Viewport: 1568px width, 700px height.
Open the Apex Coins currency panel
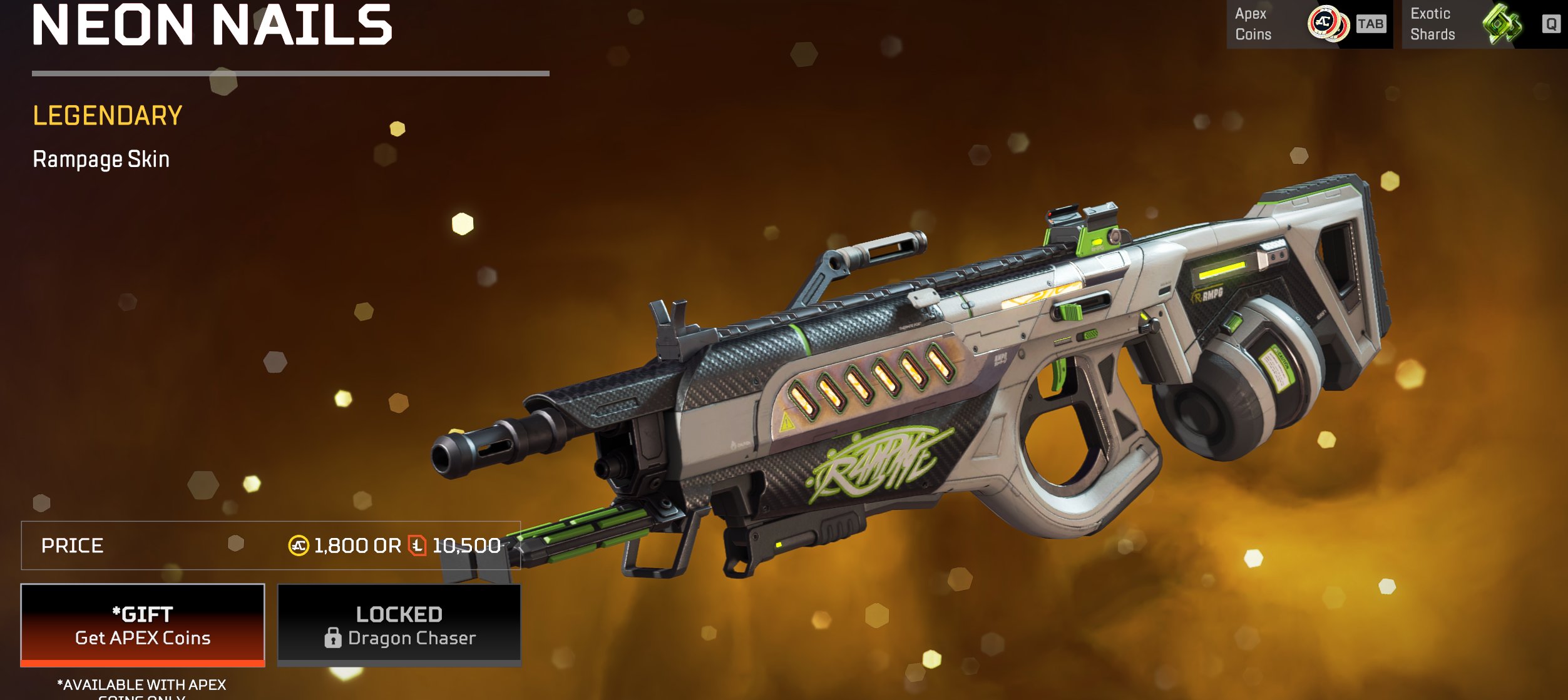(x=1309, y=24)
